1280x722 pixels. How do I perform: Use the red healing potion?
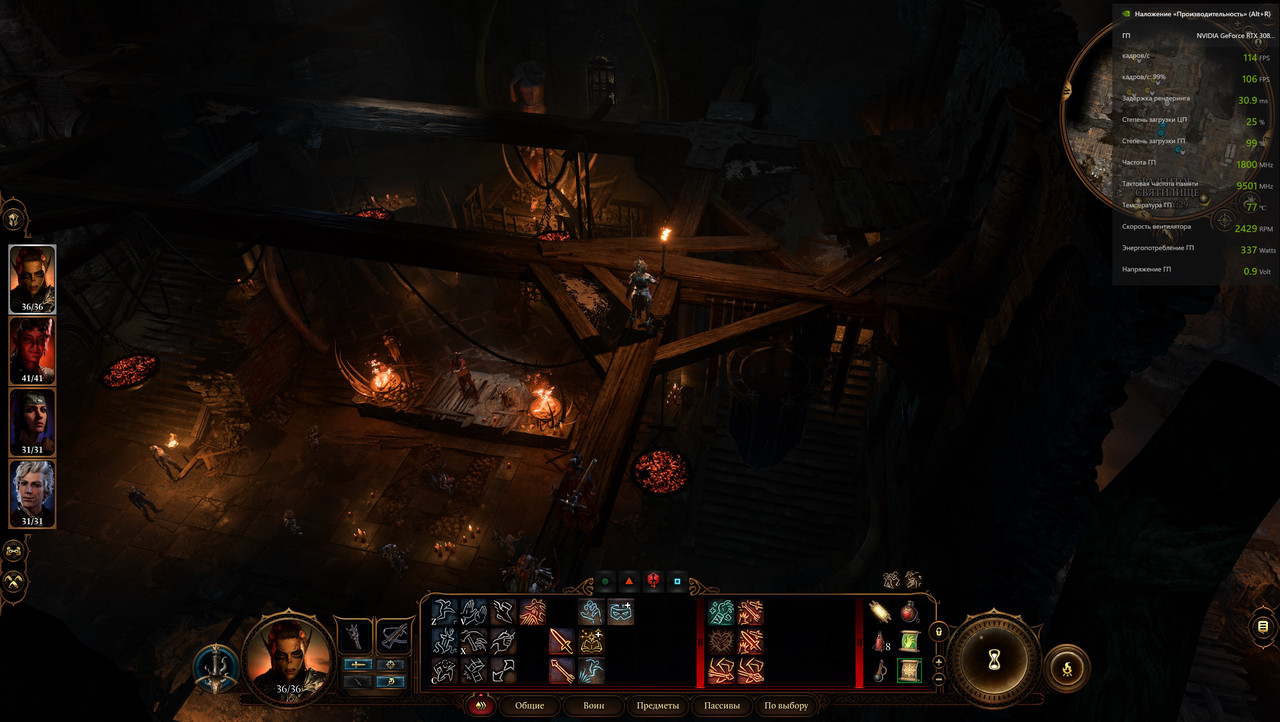click(909, 611)
